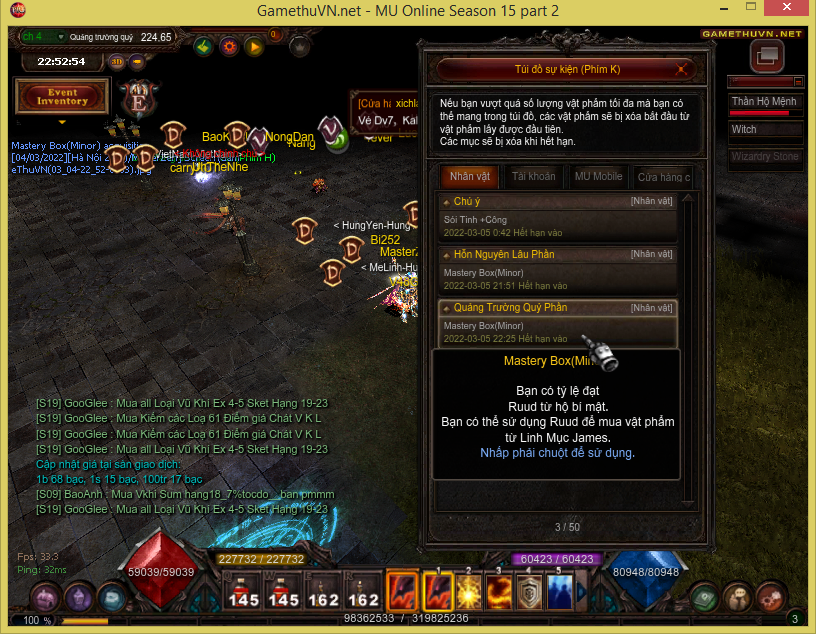This screenshot has height=634, width=816.
Task: Select the Nhân vật tab
Action: pos(470,177)
